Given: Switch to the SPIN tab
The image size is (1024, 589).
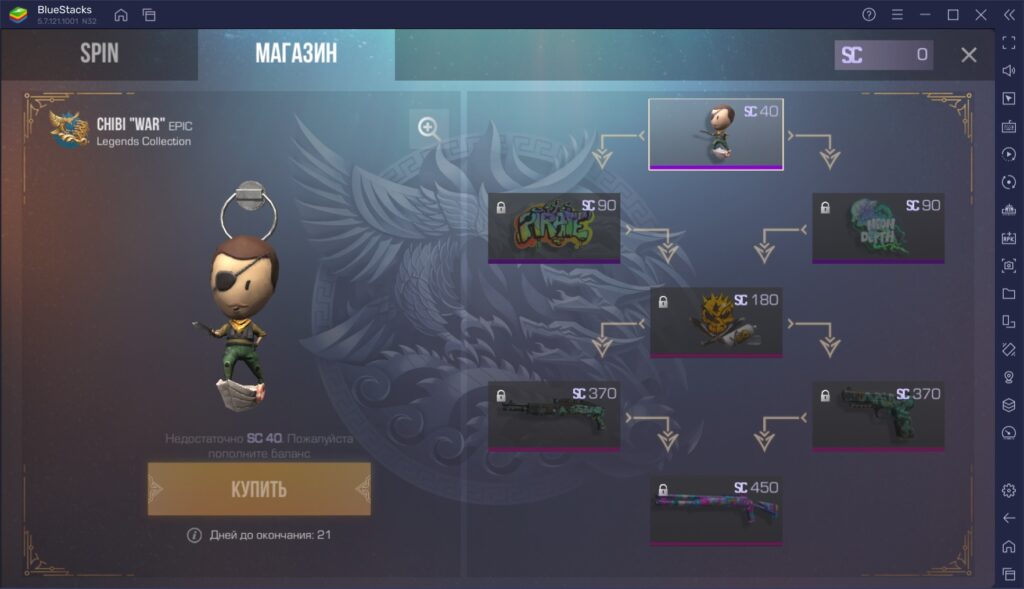Looking at the screenshot, I should click(x=99, y=54).
